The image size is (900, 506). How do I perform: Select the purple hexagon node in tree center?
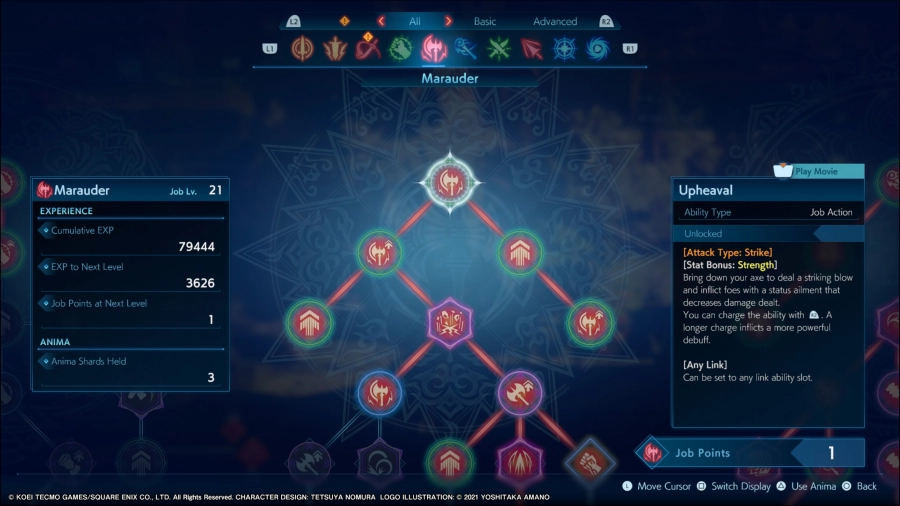point(449,322)
